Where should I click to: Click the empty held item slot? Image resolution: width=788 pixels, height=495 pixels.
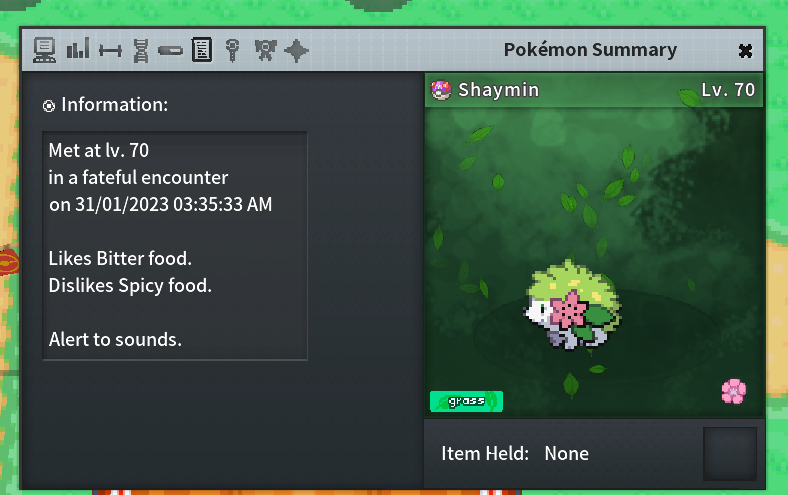click(729, 454)
